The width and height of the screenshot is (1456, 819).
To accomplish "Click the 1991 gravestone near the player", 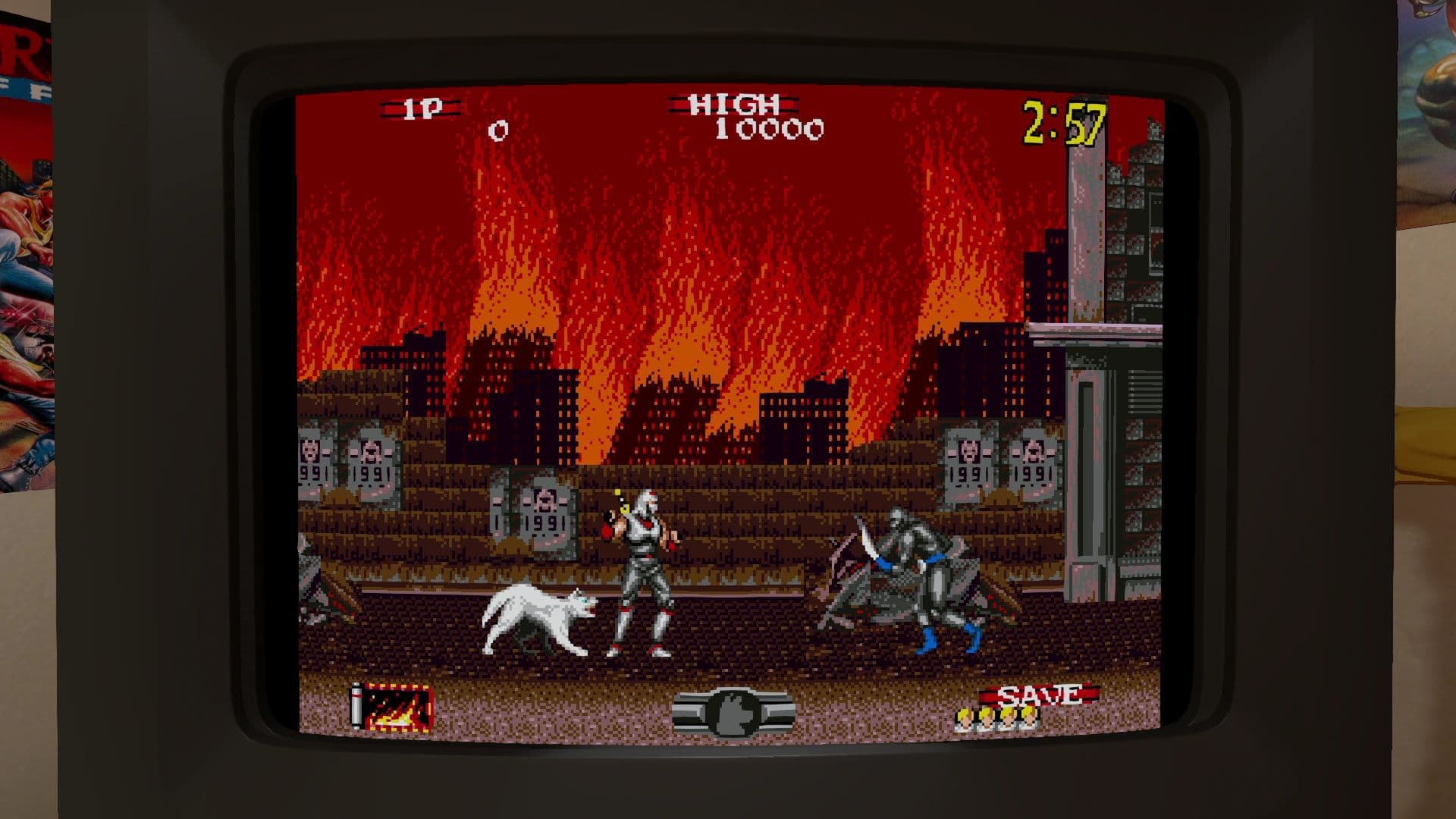I will 548,516.
